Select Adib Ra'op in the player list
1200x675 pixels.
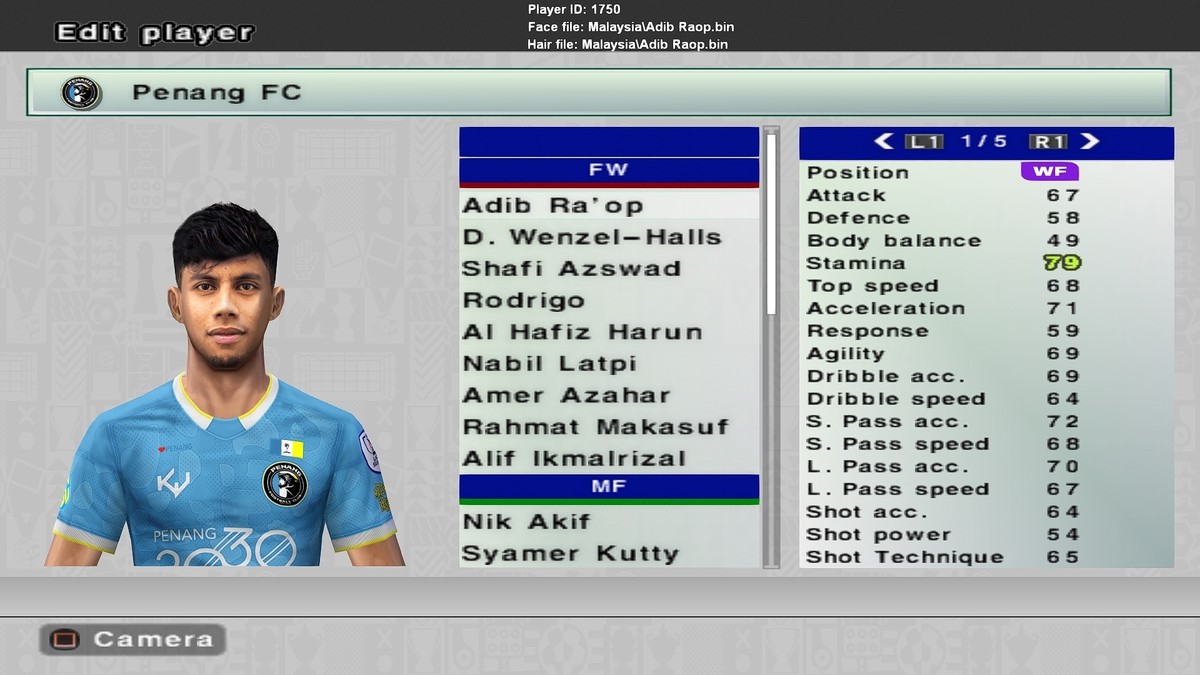[x=552, y=206]
